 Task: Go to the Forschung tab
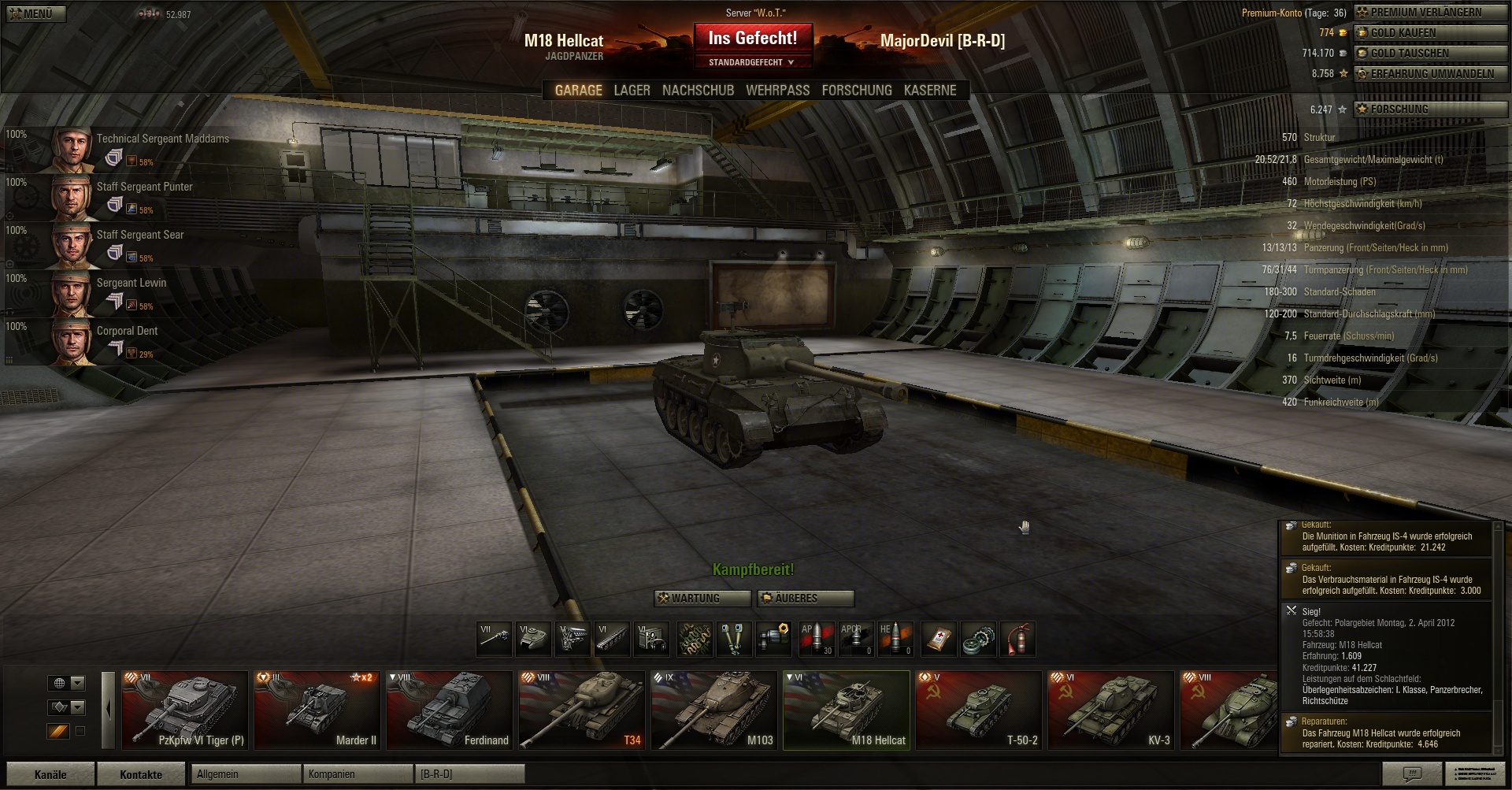(856, 91)
